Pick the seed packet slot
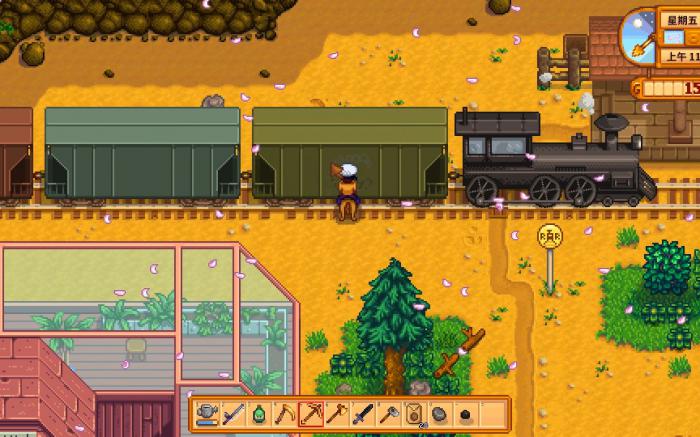Viewport: 700px width, 437px height. [x=414, y=413]
